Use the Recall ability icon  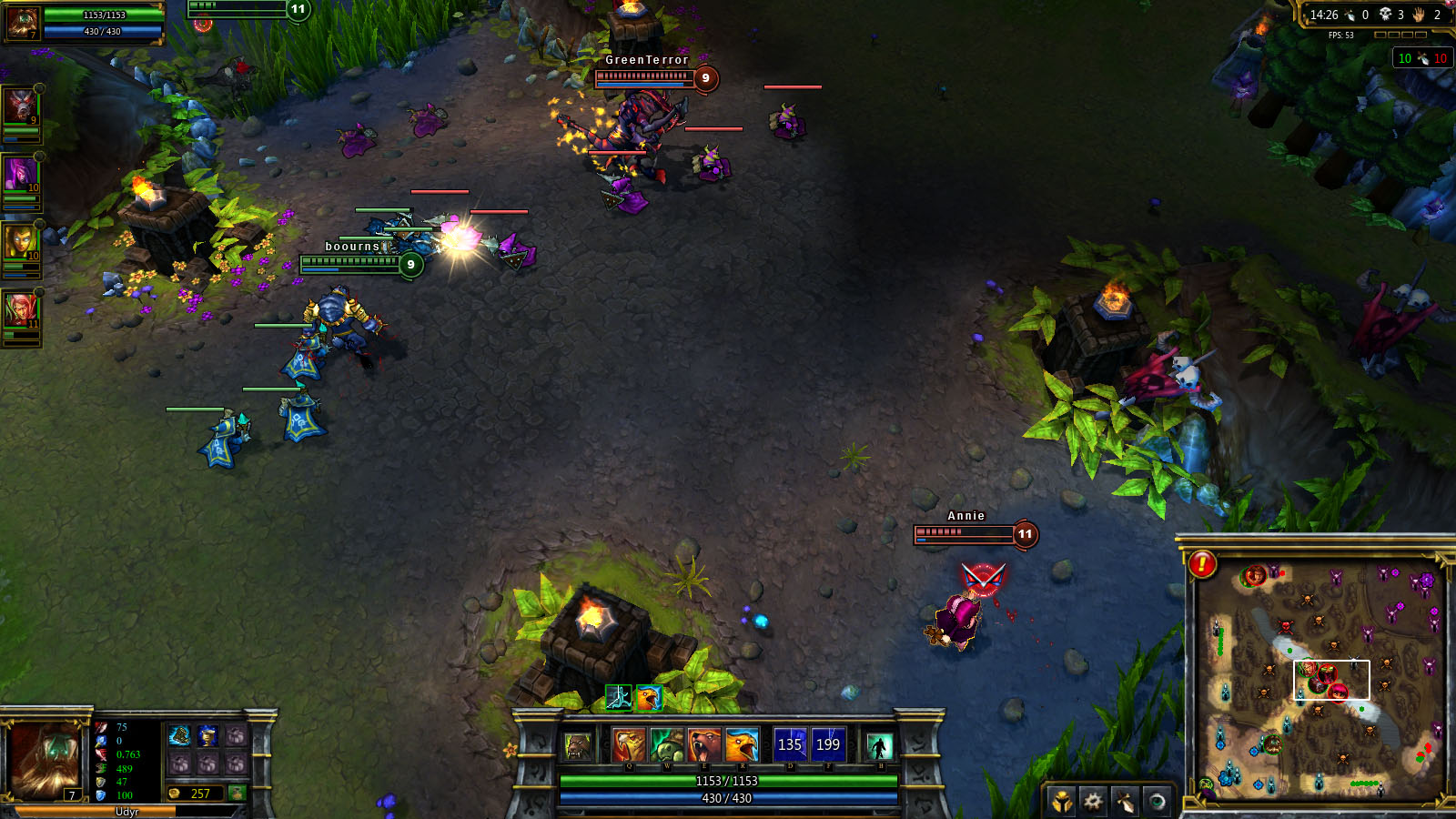click(879, 746)
